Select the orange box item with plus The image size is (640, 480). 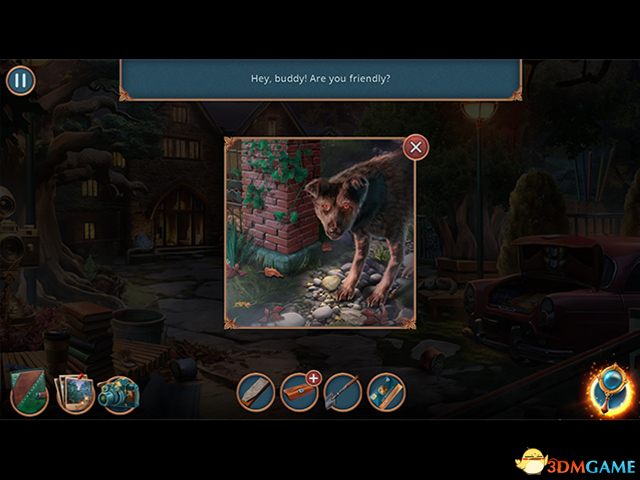point(299,391)
